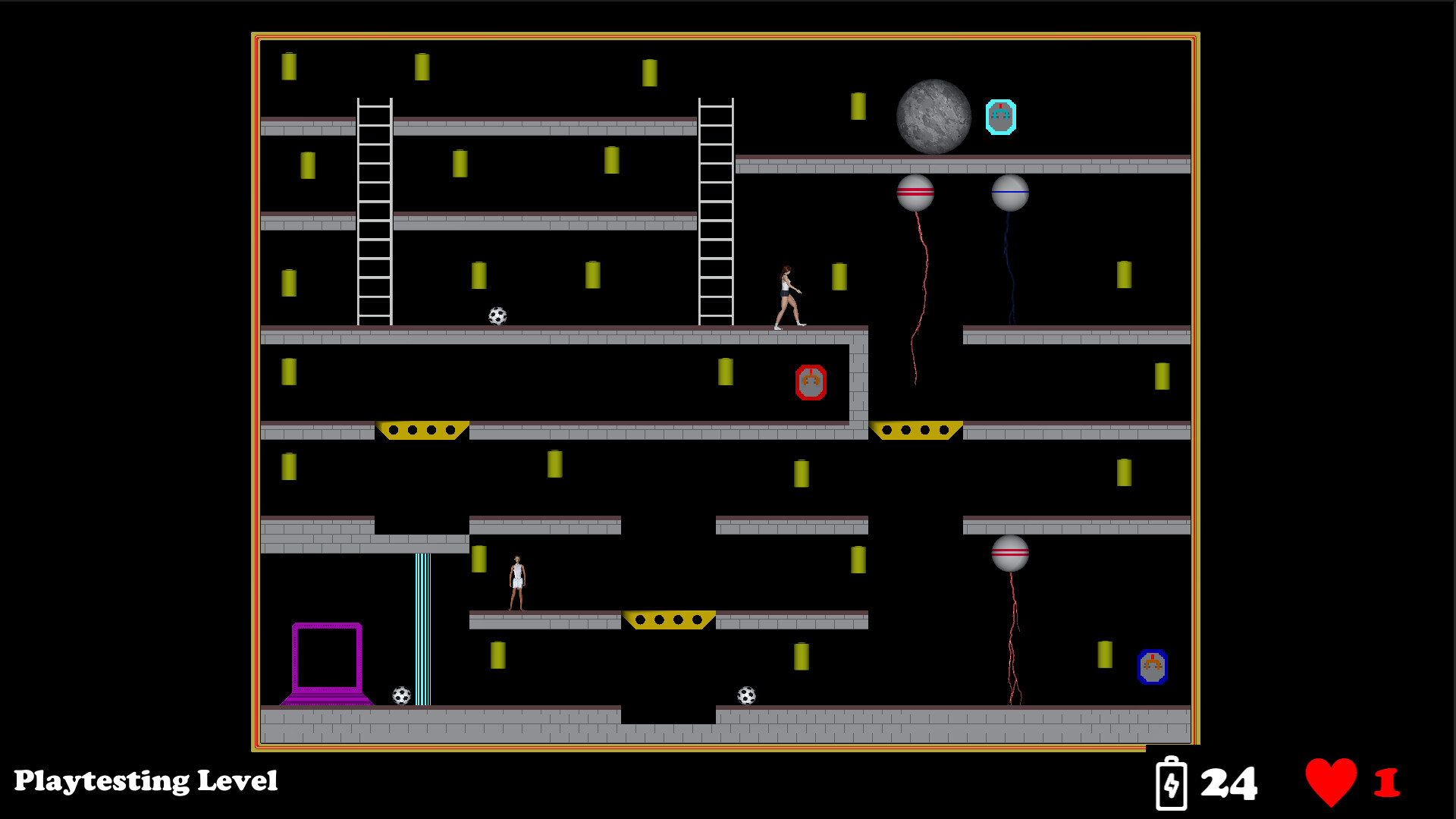Expand the yellow dotted platform on the left

click(x=422, y=429)
